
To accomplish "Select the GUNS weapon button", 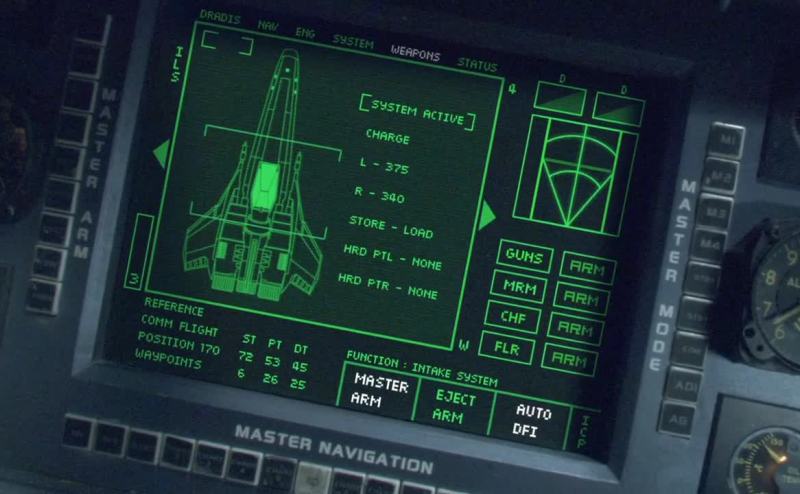I will point(524,257).
